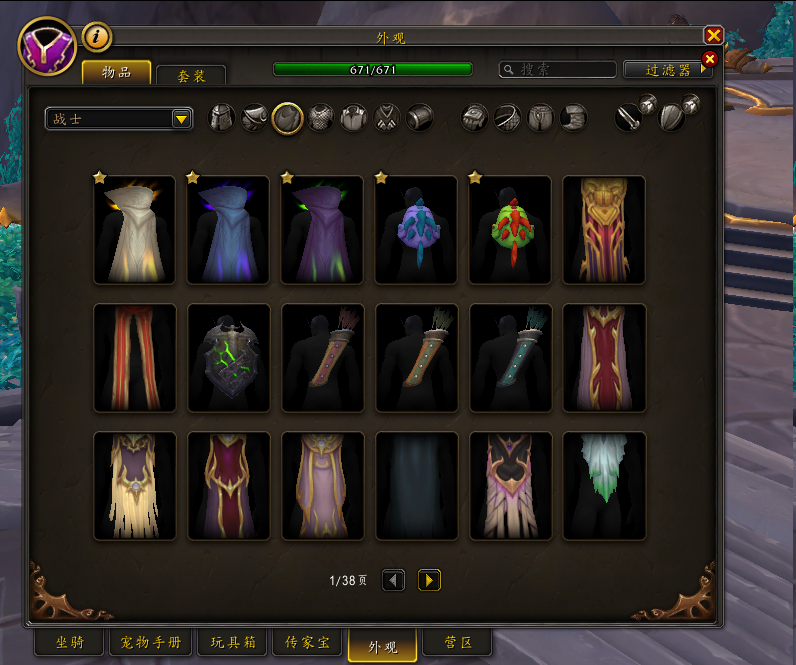Click the 搜索 search box
The image size is (796, 665).
(558, 70)
